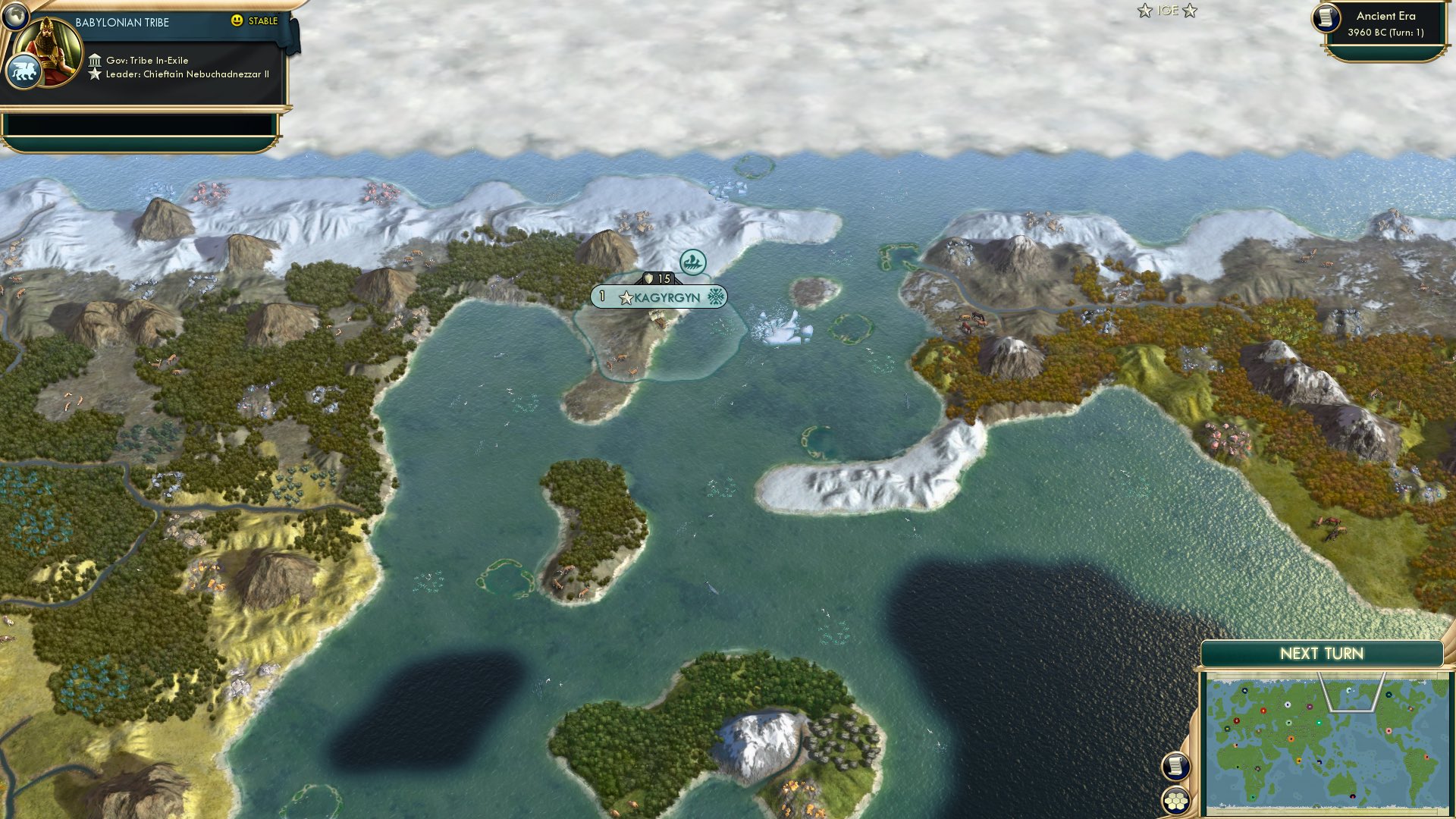Open Kagyrgyn by clicking its city name banner
The height and width of the screenshot is (819, 1456).
667,298
